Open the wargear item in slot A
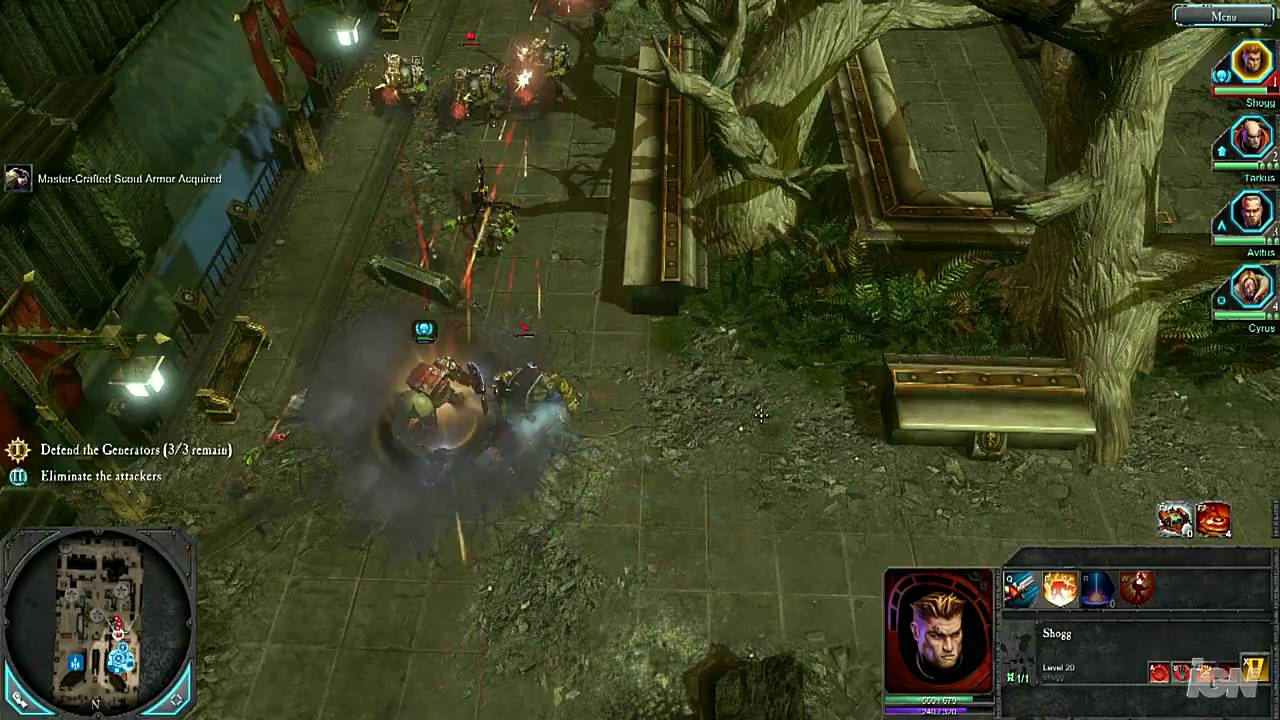 (x=1159, y=671)
